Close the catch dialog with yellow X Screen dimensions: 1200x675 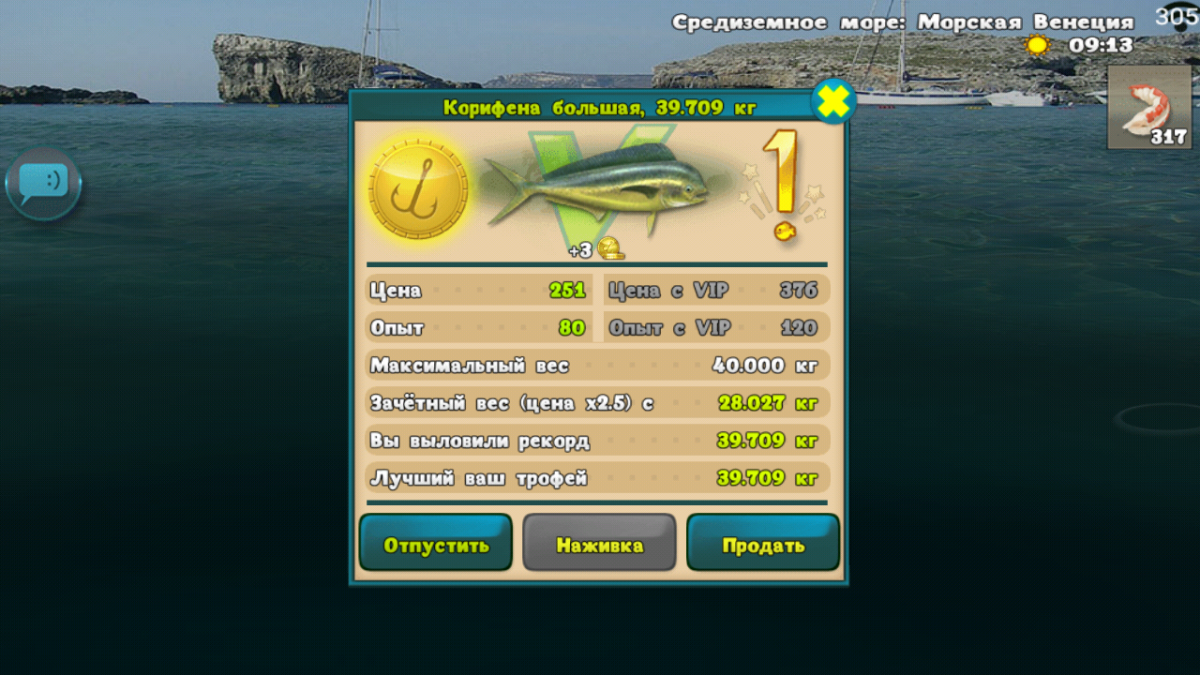pos(832,101)
